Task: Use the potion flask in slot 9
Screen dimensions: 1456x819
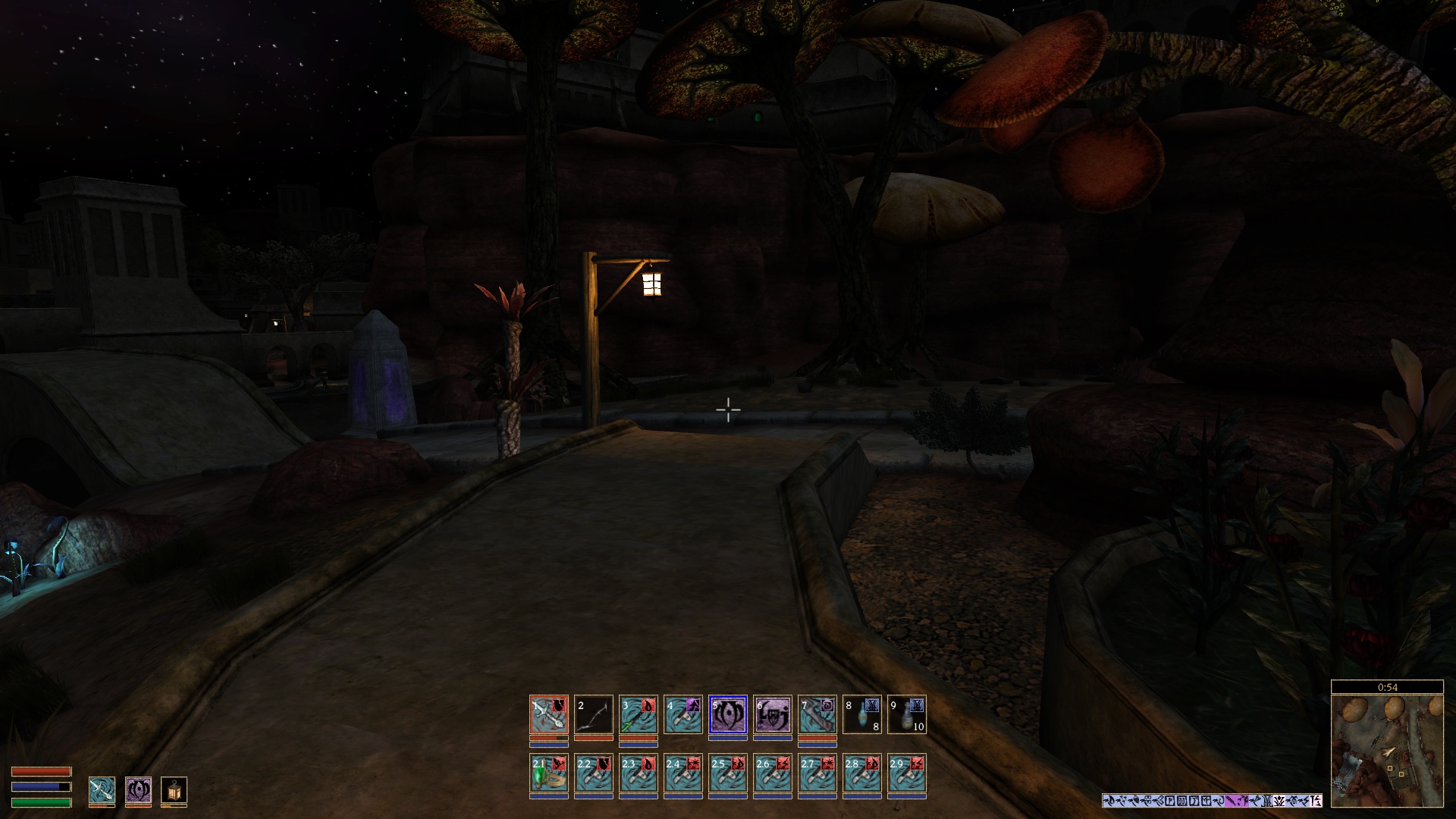Action: coord(907,714)
